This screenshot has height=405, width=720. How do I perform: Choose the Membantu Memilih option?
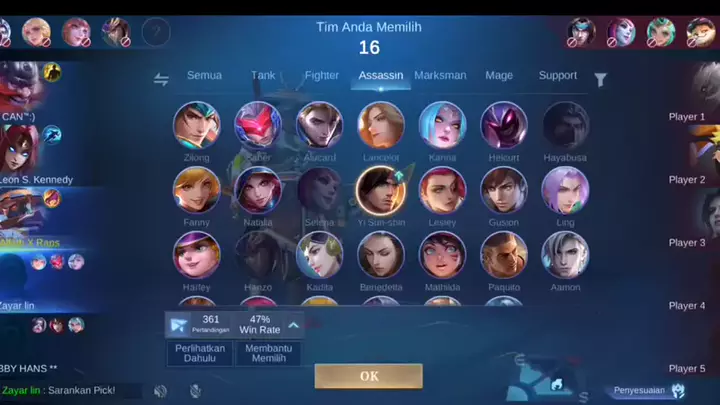268,353
